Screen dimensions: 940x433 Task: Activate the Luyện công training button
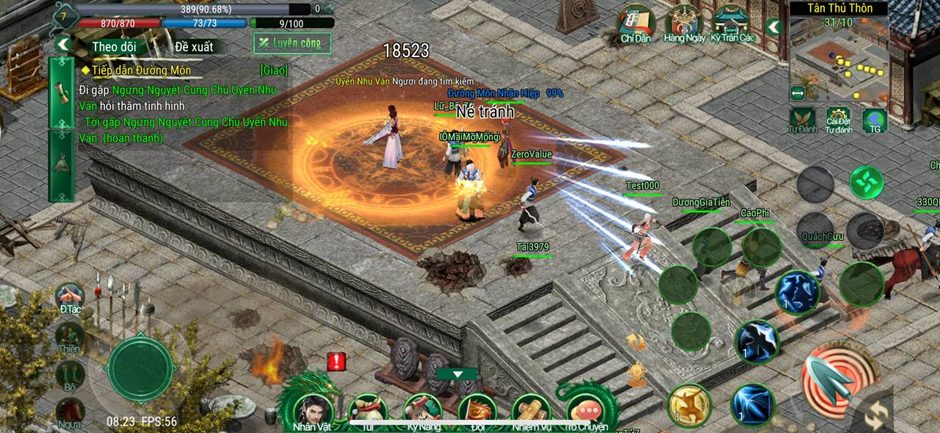(291, 44)
